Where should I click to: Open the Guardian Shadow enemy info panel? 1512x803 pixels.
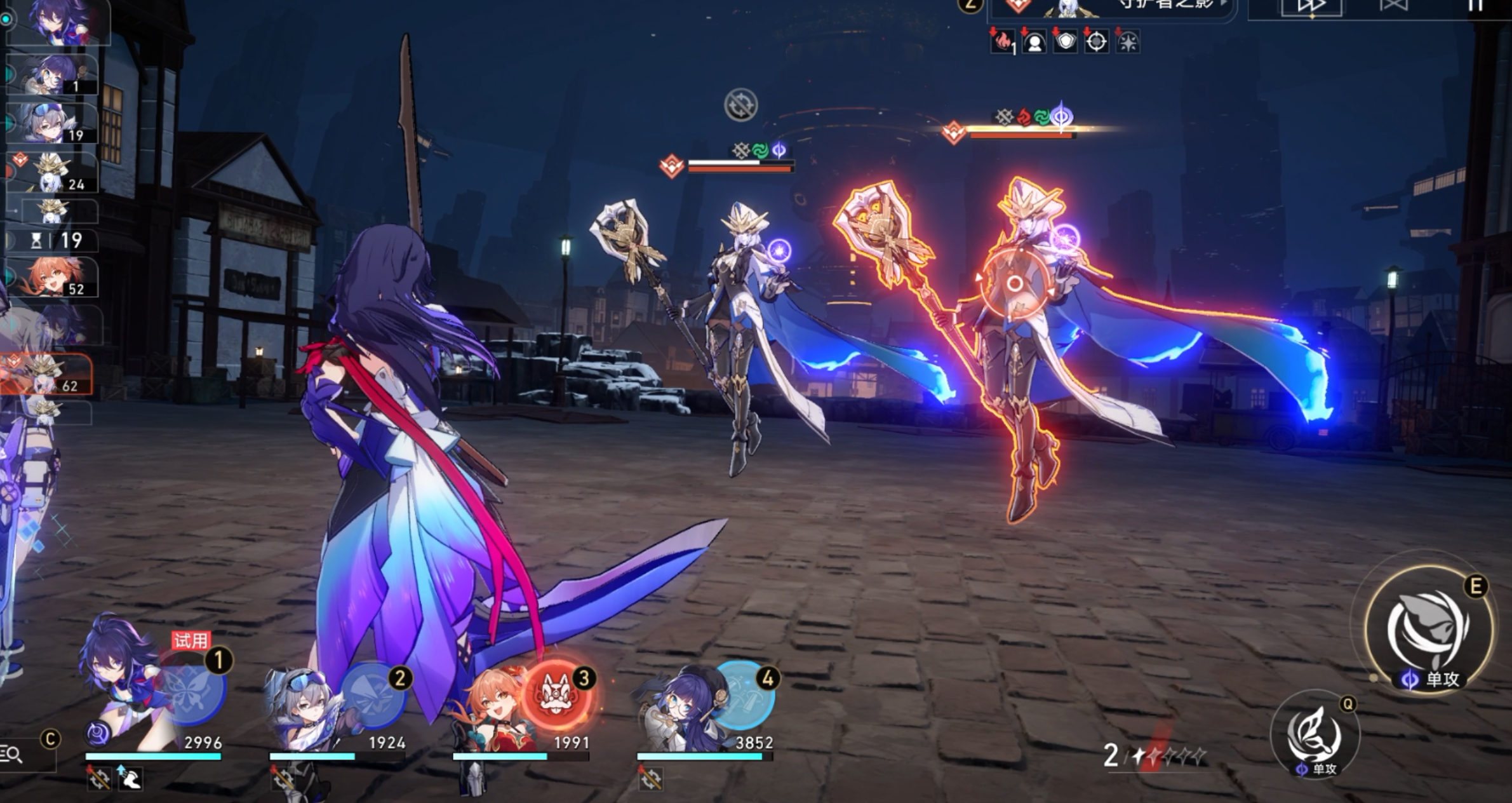tap(1111, 8)
